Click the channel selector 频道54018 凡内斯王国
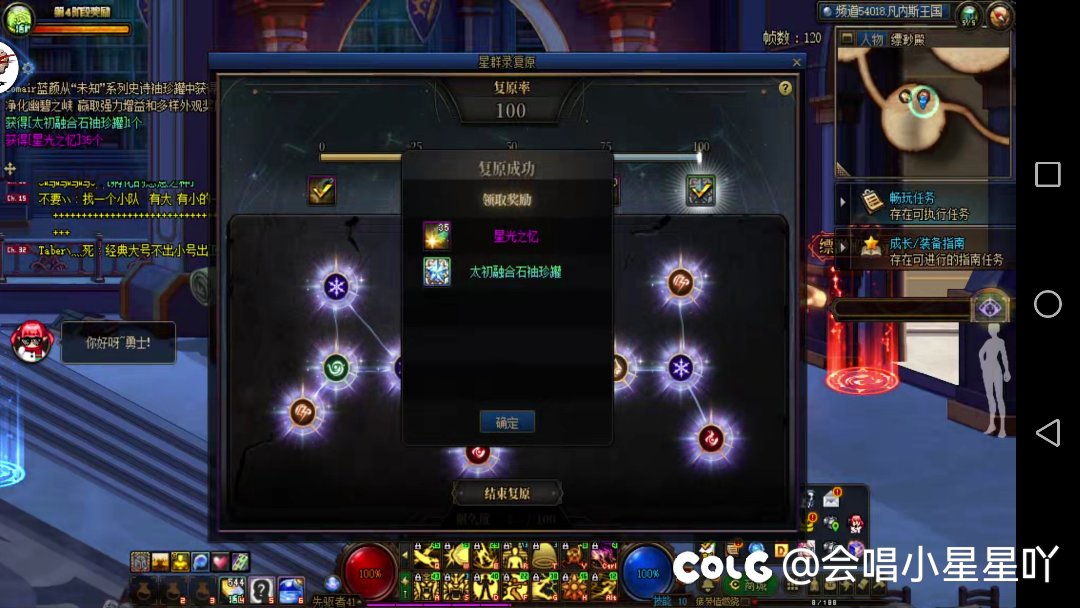The image size is (1080, 608). pos(885,12)
